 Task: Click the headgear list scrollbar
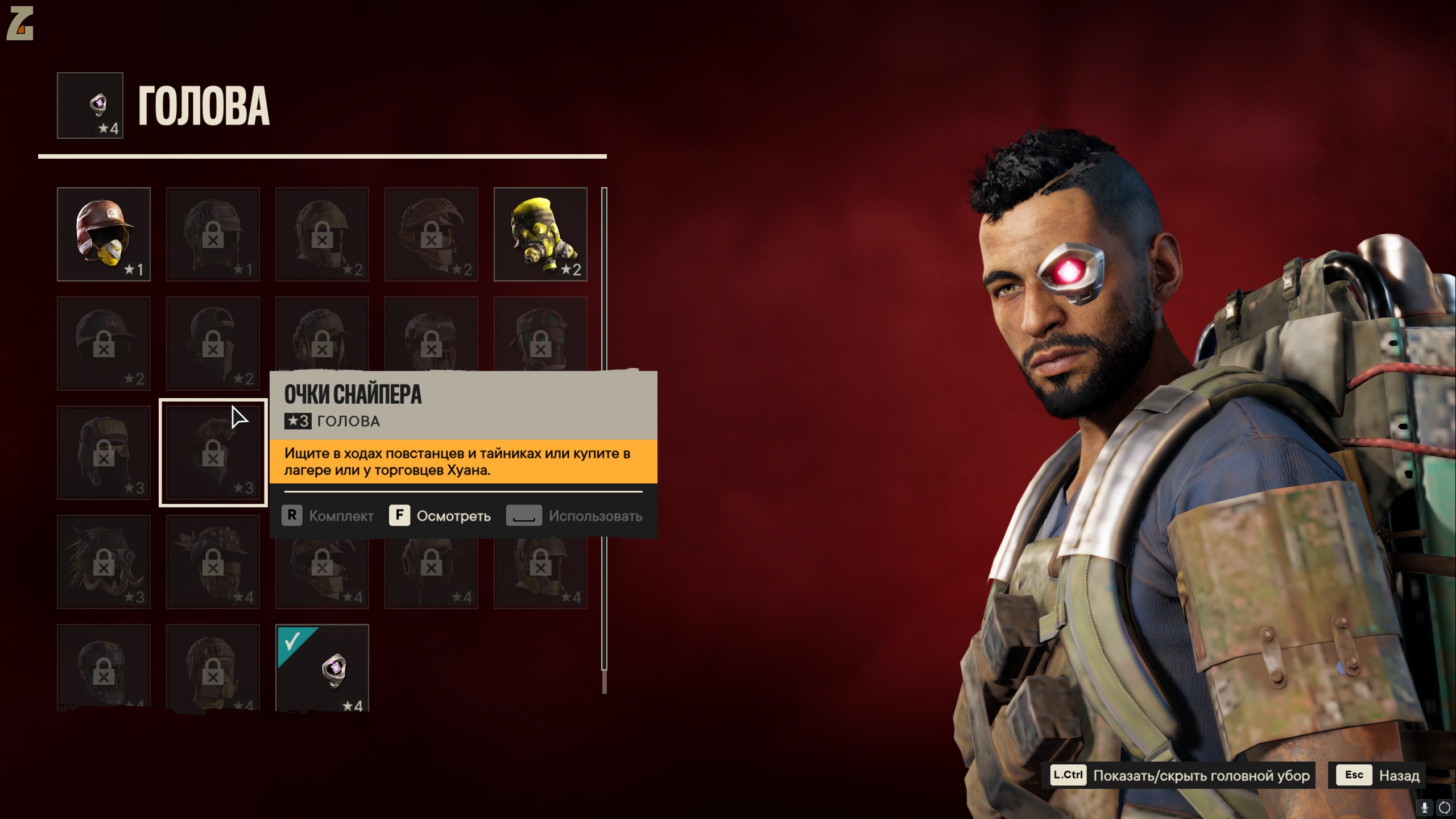point(604,432)
